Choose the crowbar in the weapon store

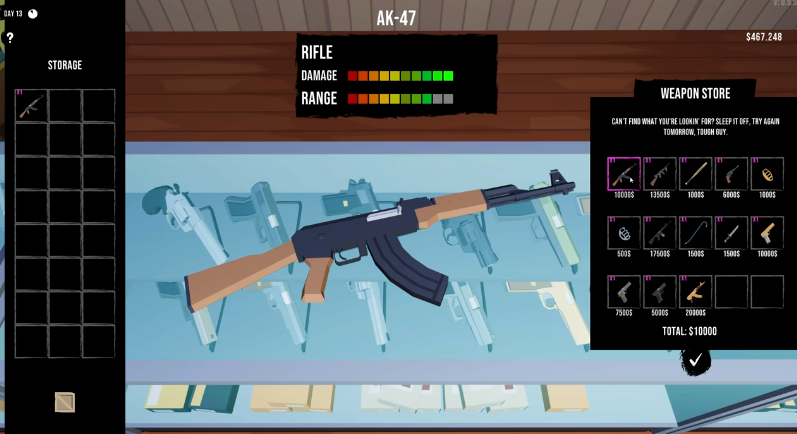pos(696,233)
